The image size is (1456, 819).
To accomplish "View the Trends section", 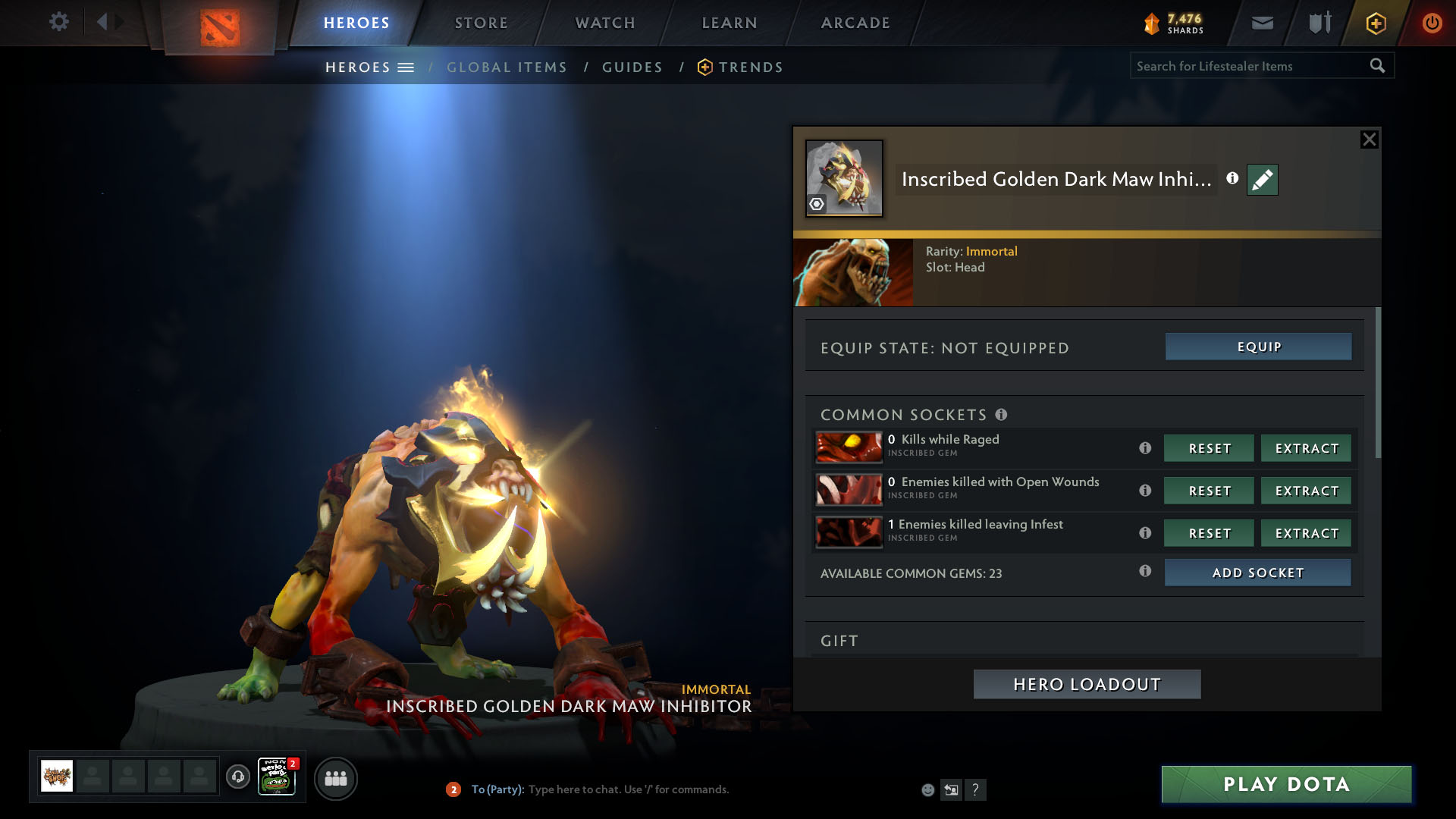I will tap(750, 67).
